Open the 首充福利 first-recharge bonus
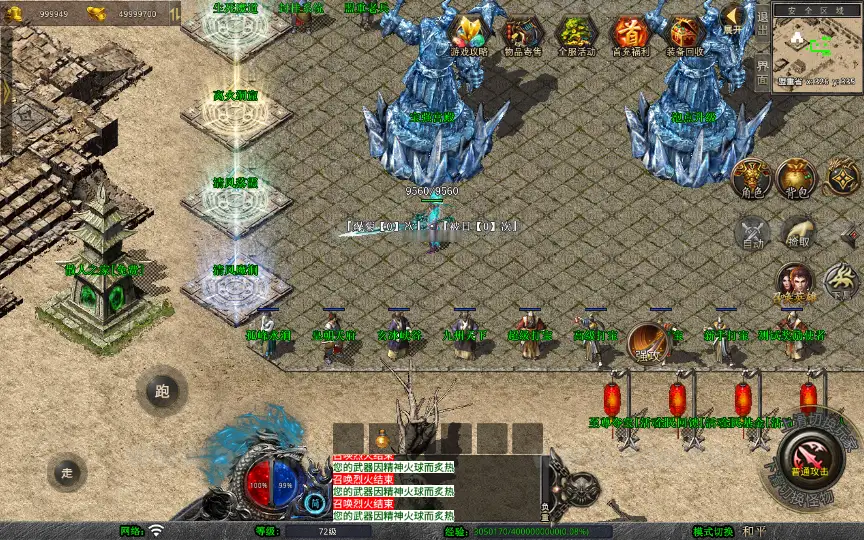The width and height of the screenshot is (864, 540). [629, 36]
